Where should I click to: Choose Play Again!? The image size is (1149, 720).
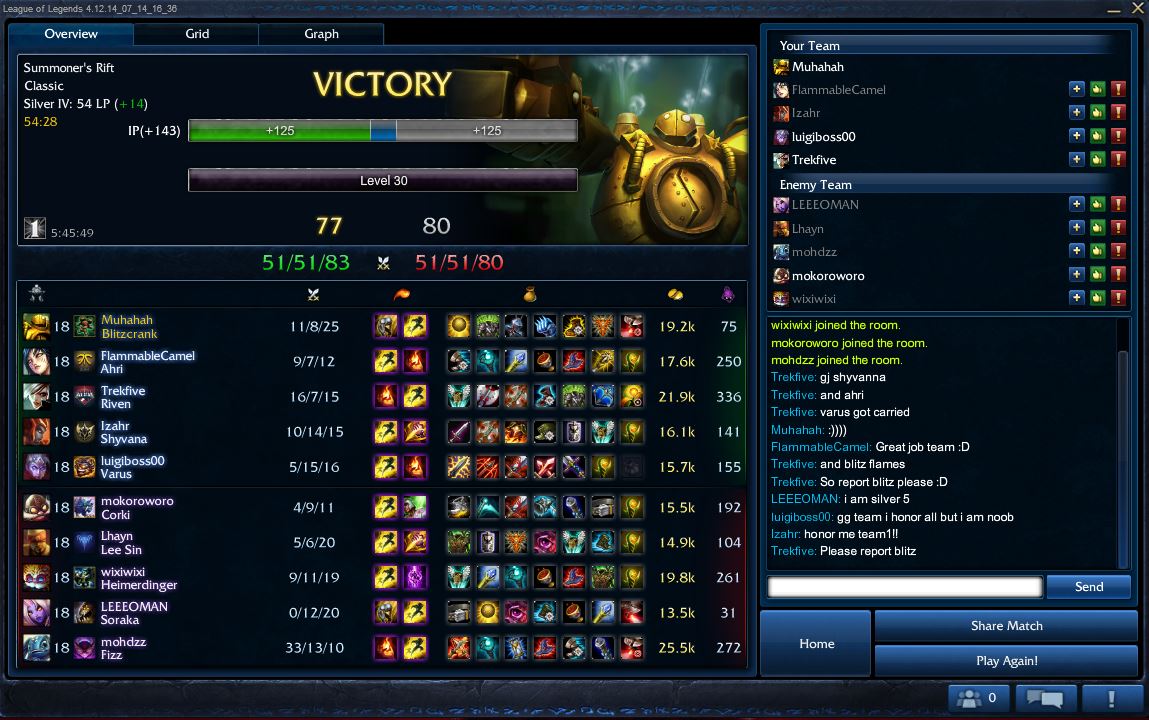(1006, 661)
